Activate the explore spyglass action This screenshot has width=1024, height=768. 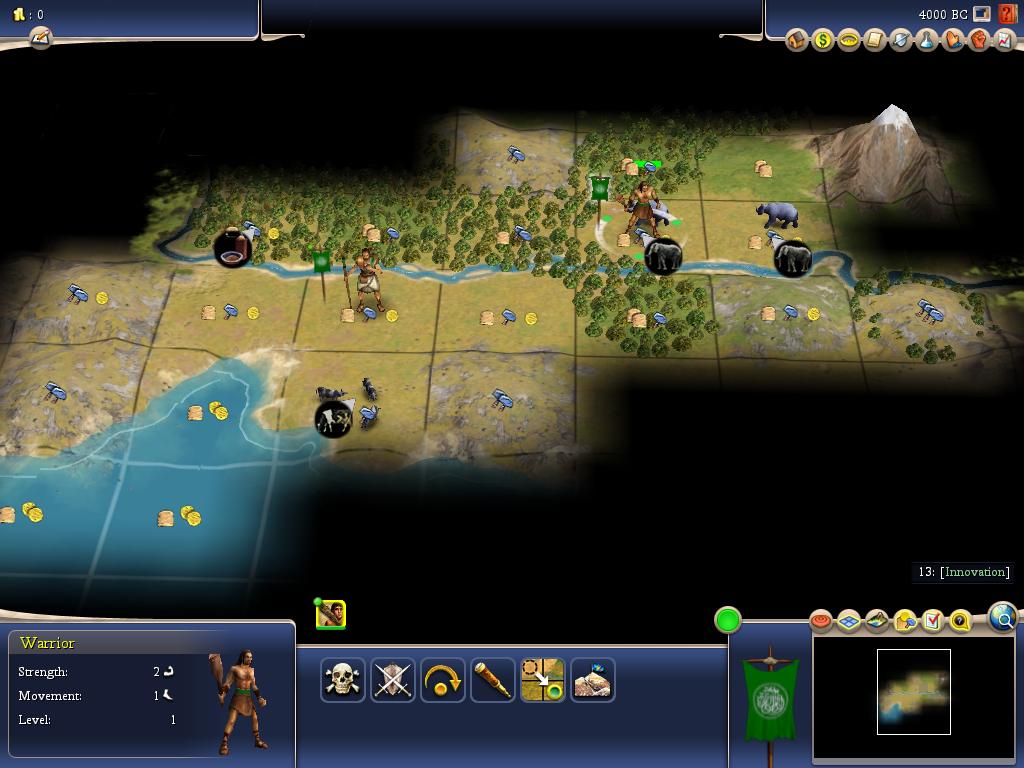[x=493, y=680]
